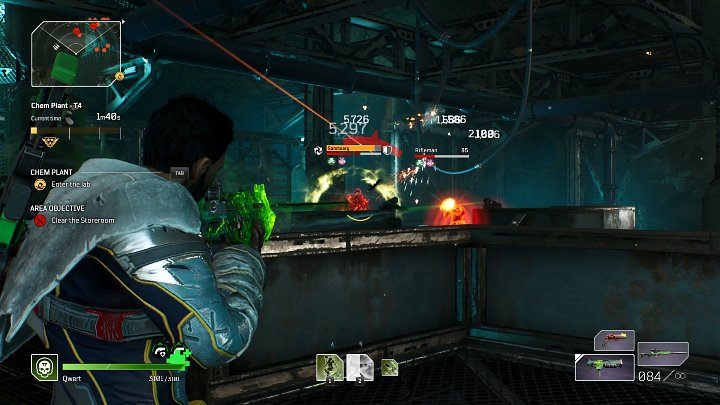The height and width of the screenshot is (405, 720).
Task: Activate the small third skill icon
Action: click(x=389, y=367)
